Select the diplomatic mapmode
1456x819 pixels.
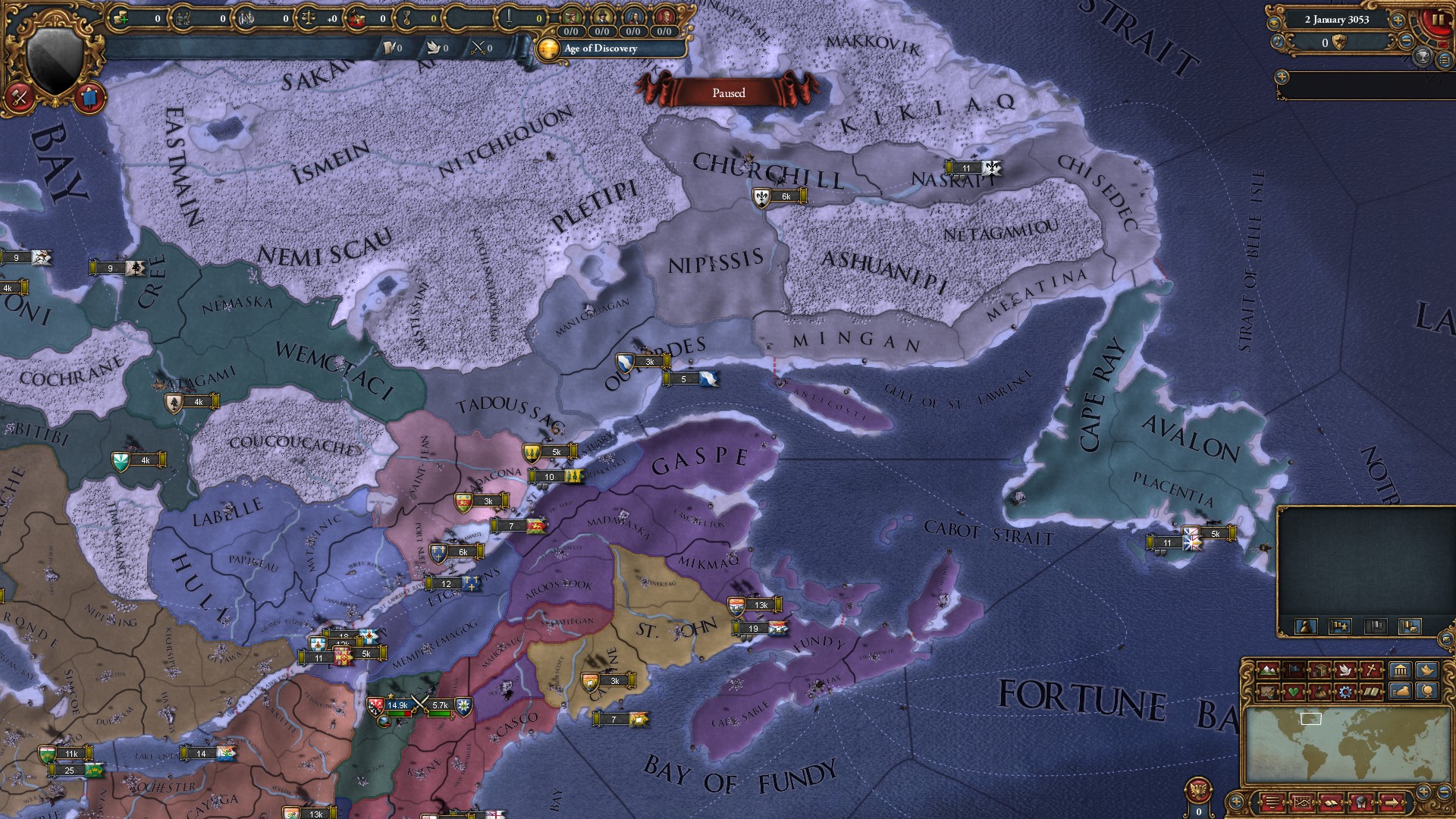1346,671
